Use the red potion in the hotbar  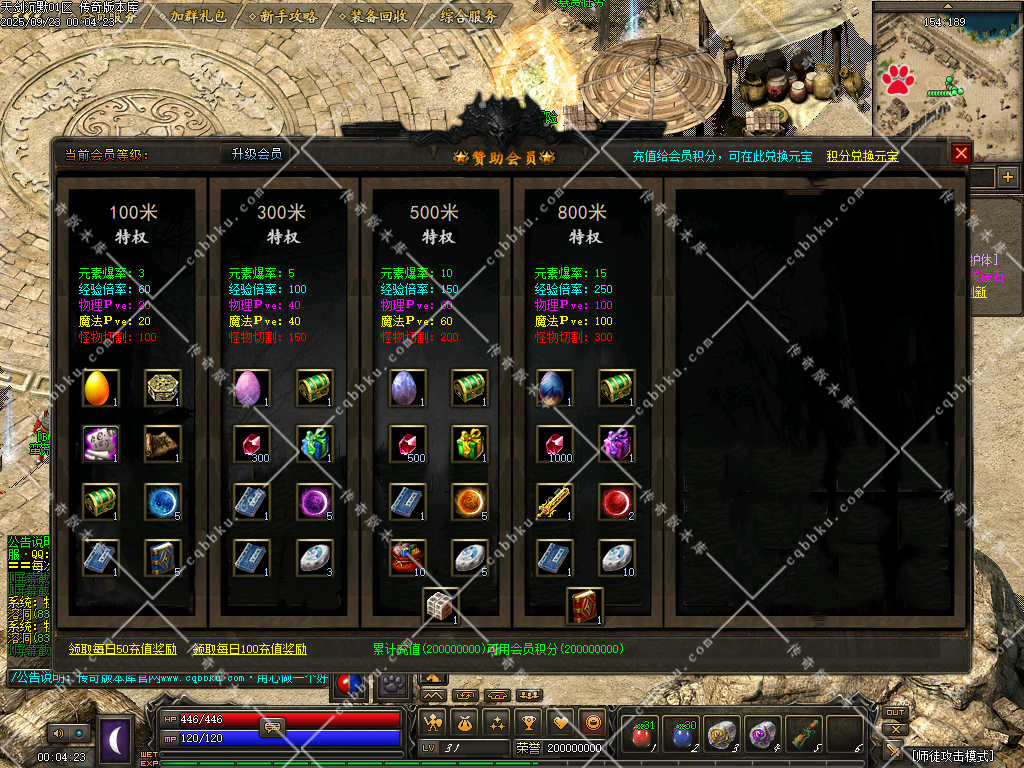click(642, 735)
